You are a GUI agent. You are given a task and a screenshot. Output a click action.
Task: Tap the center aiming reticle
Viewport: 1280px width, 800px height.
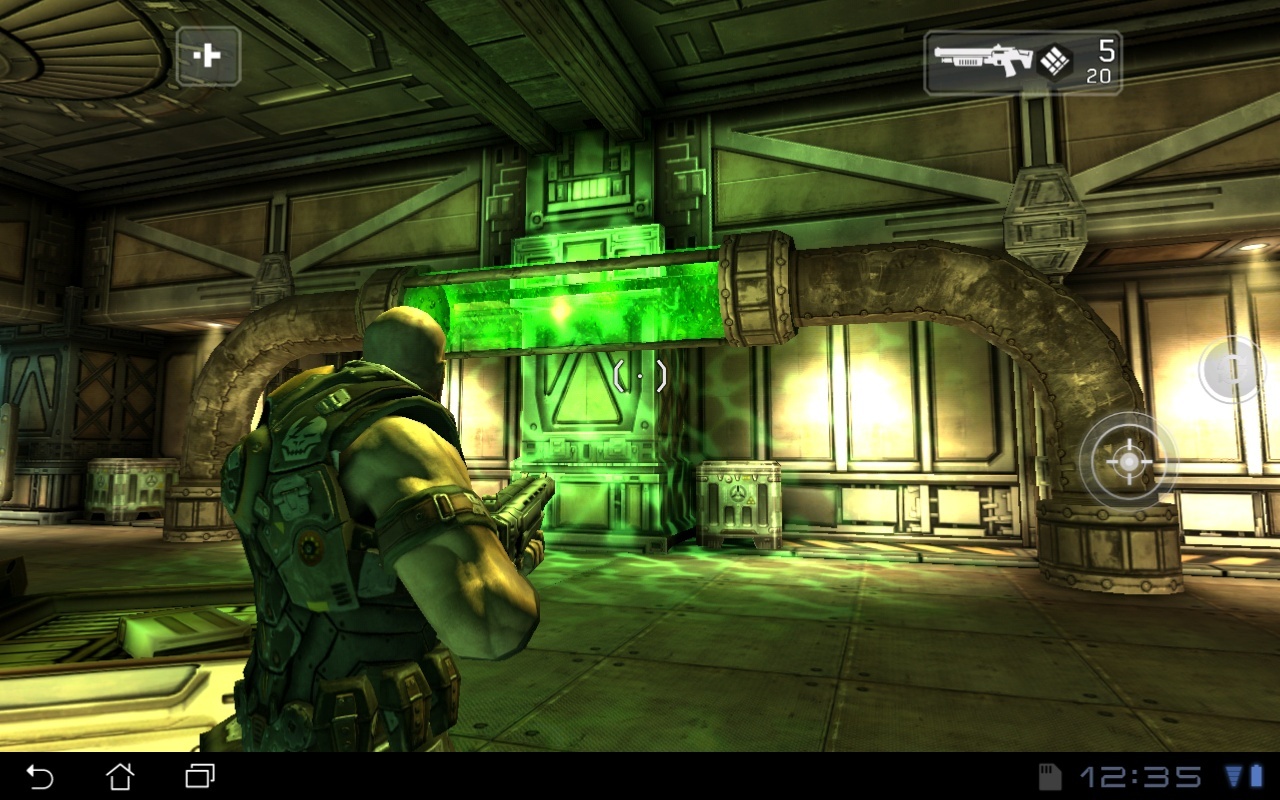(x=640, y=375)
